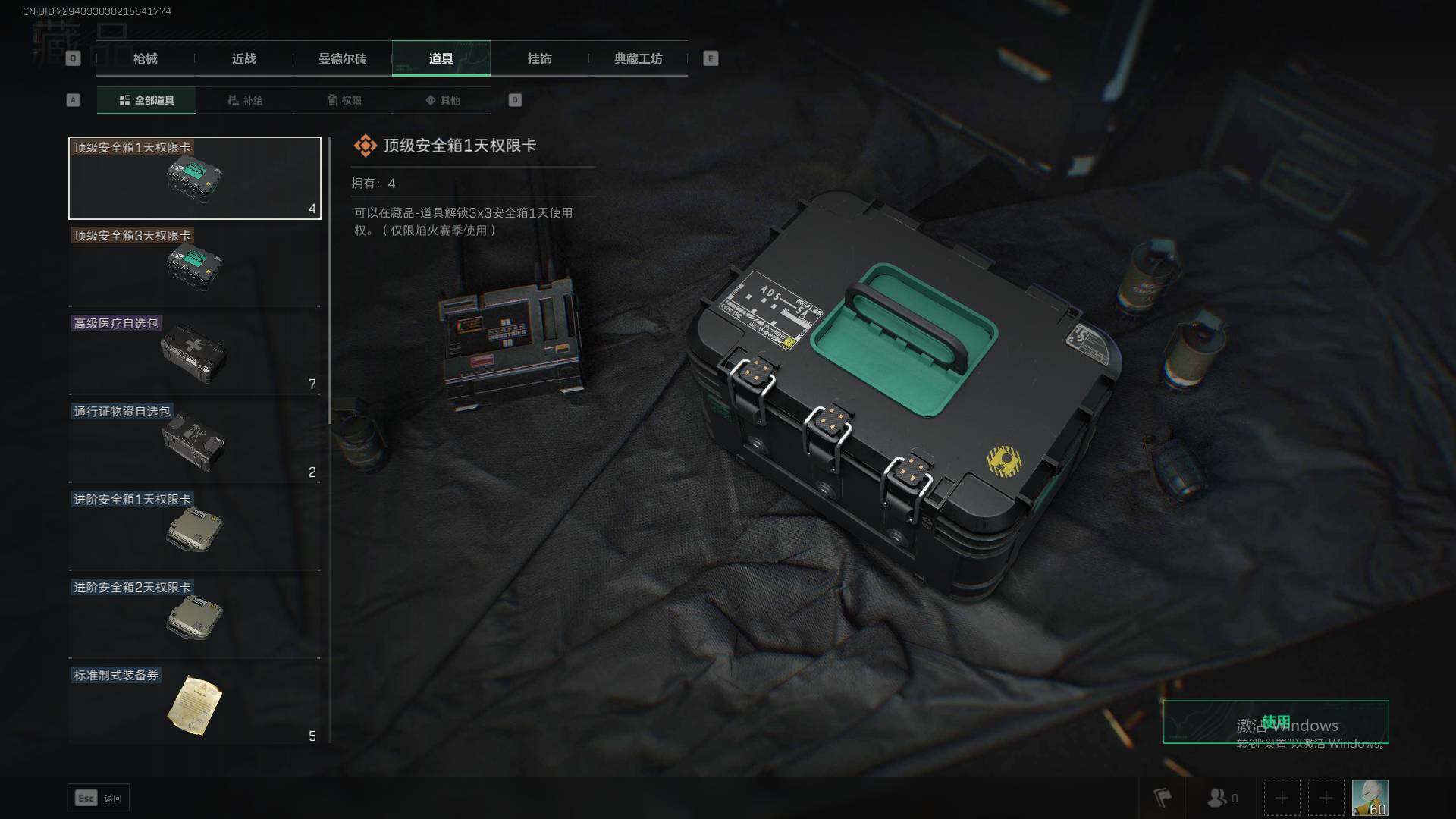Filter items by 补给
The height and width of the screenshot is (819, 1456).
245,100
